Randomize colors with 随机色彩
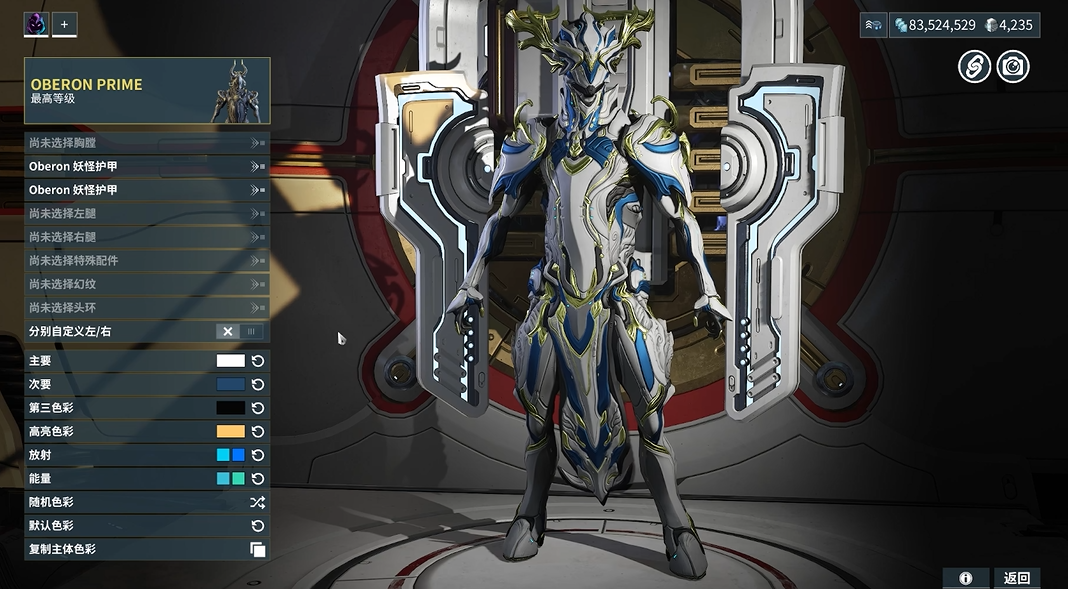 tap(257, 502)
